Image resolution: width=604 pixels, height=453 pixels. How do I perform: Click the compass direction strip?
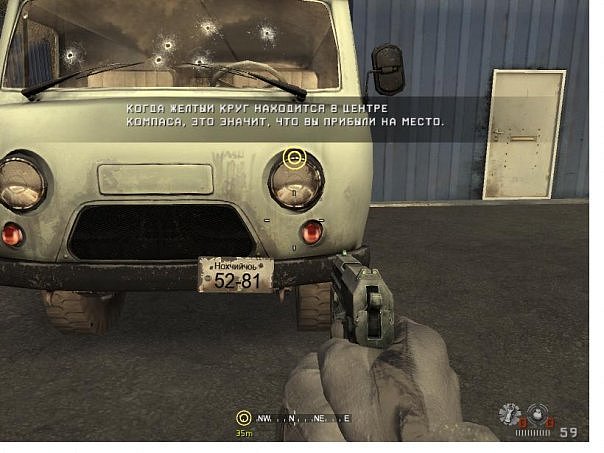(300, 419)
